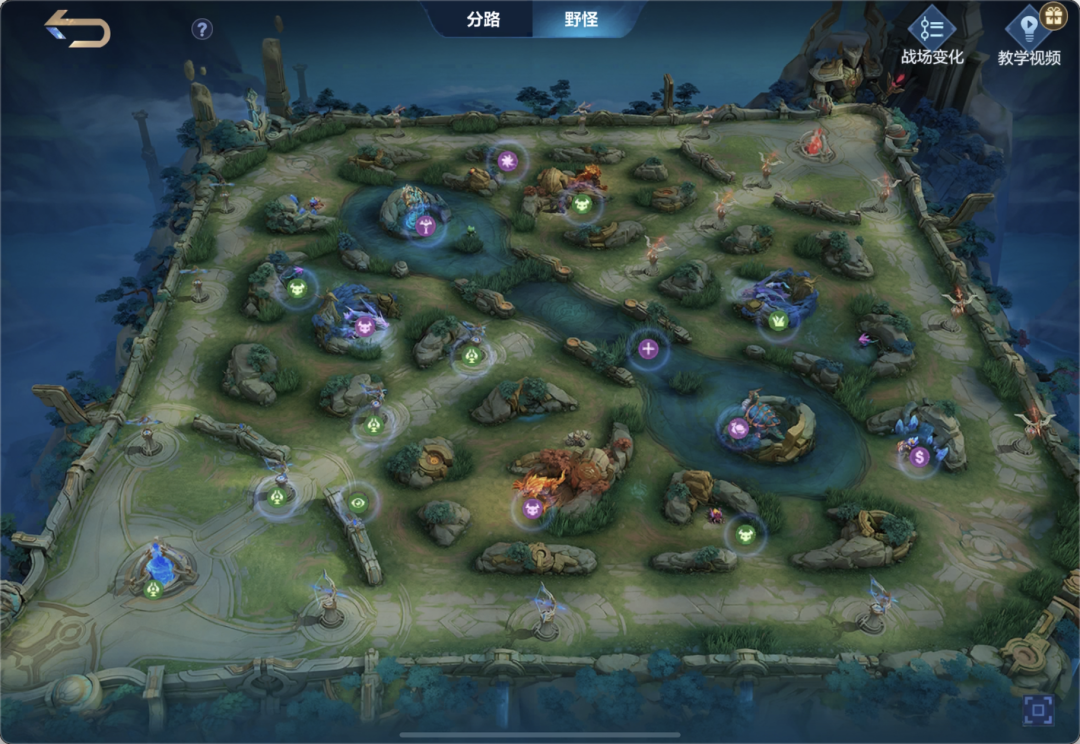Choose the purple tower-shaped marker in the pond
The width and height of the screenshot is (1080, 744).
[426, 223]
